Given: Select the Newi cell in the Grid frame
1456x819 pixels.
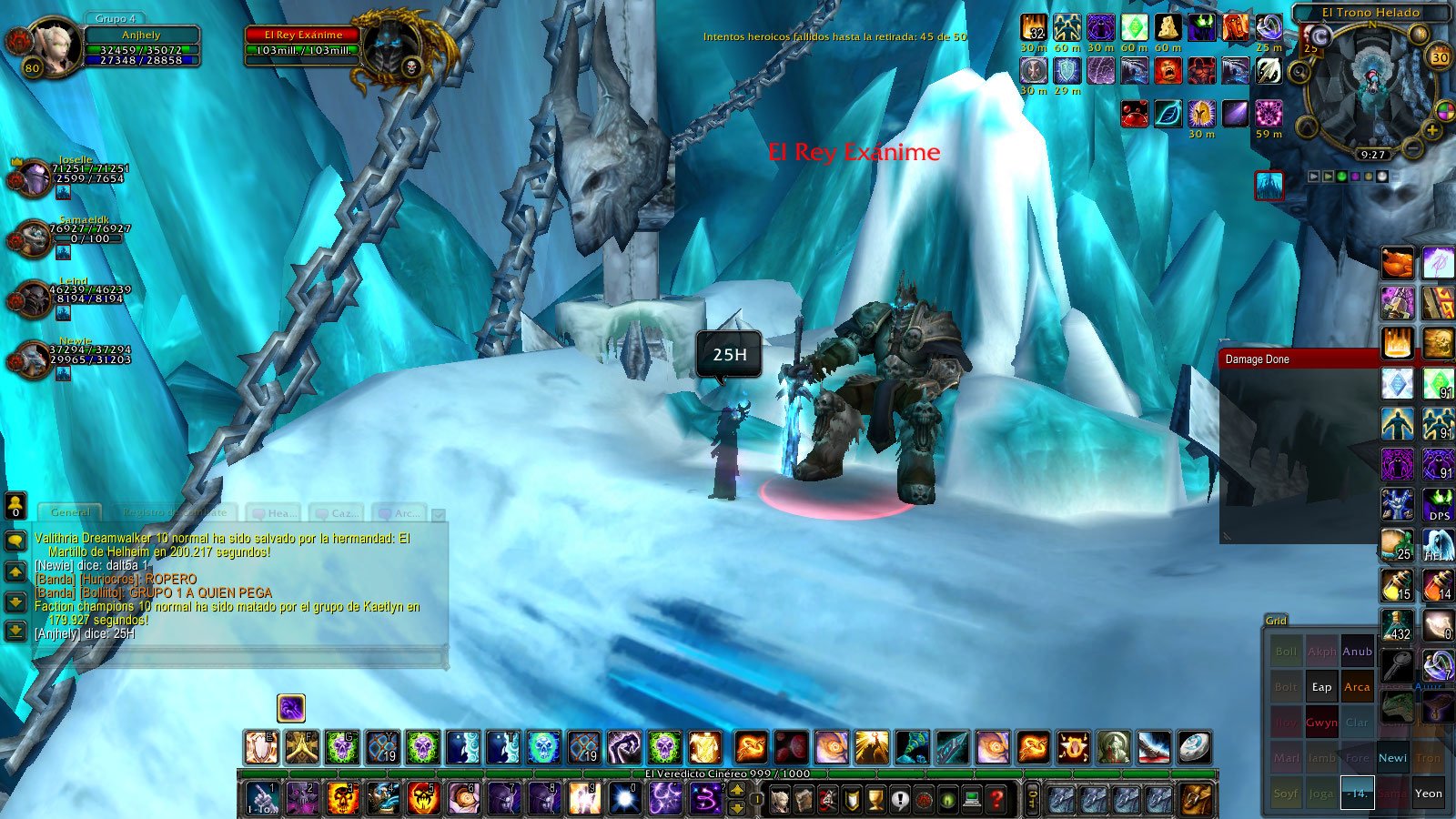Looking at the screenshot, I should 1392,758.
